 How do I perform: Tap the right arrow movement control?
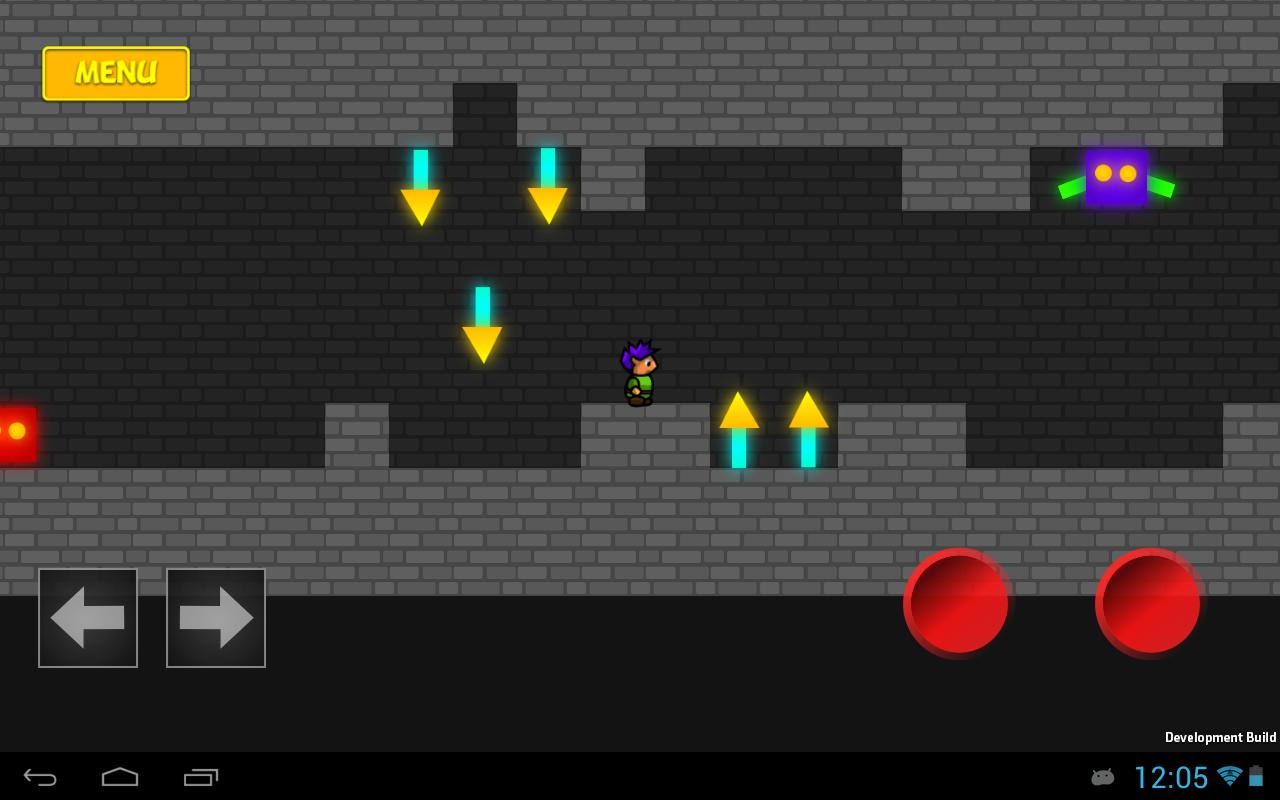tap(216, 617)
